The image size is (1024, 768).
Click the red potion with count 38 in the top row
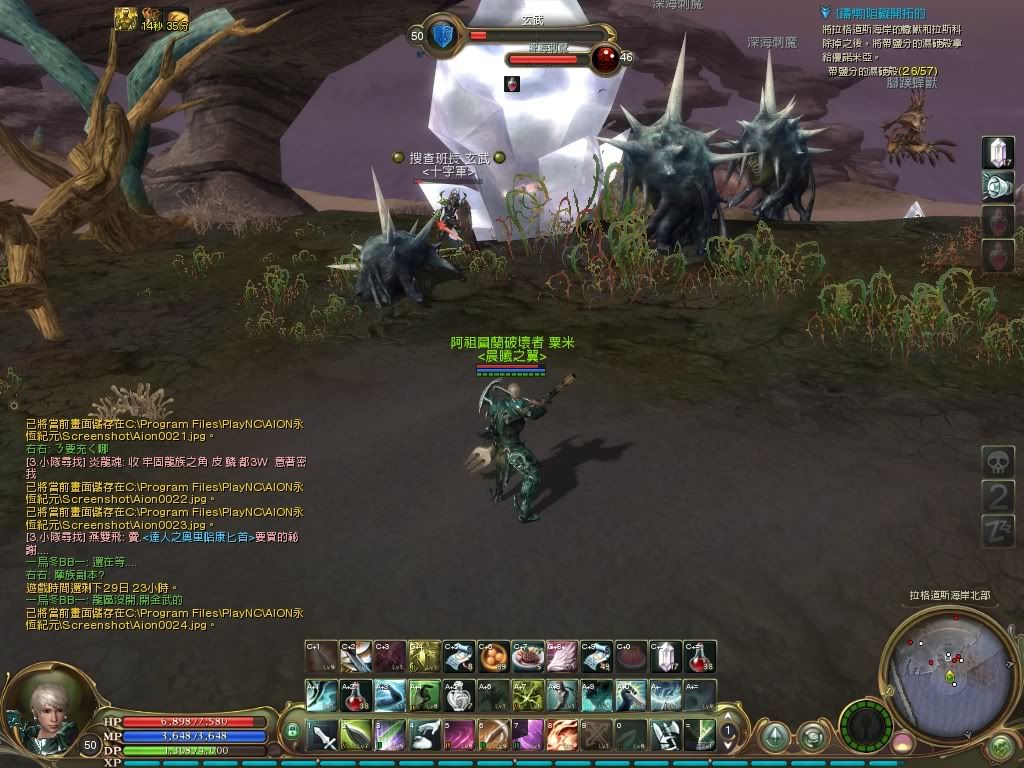click(700, 657)
